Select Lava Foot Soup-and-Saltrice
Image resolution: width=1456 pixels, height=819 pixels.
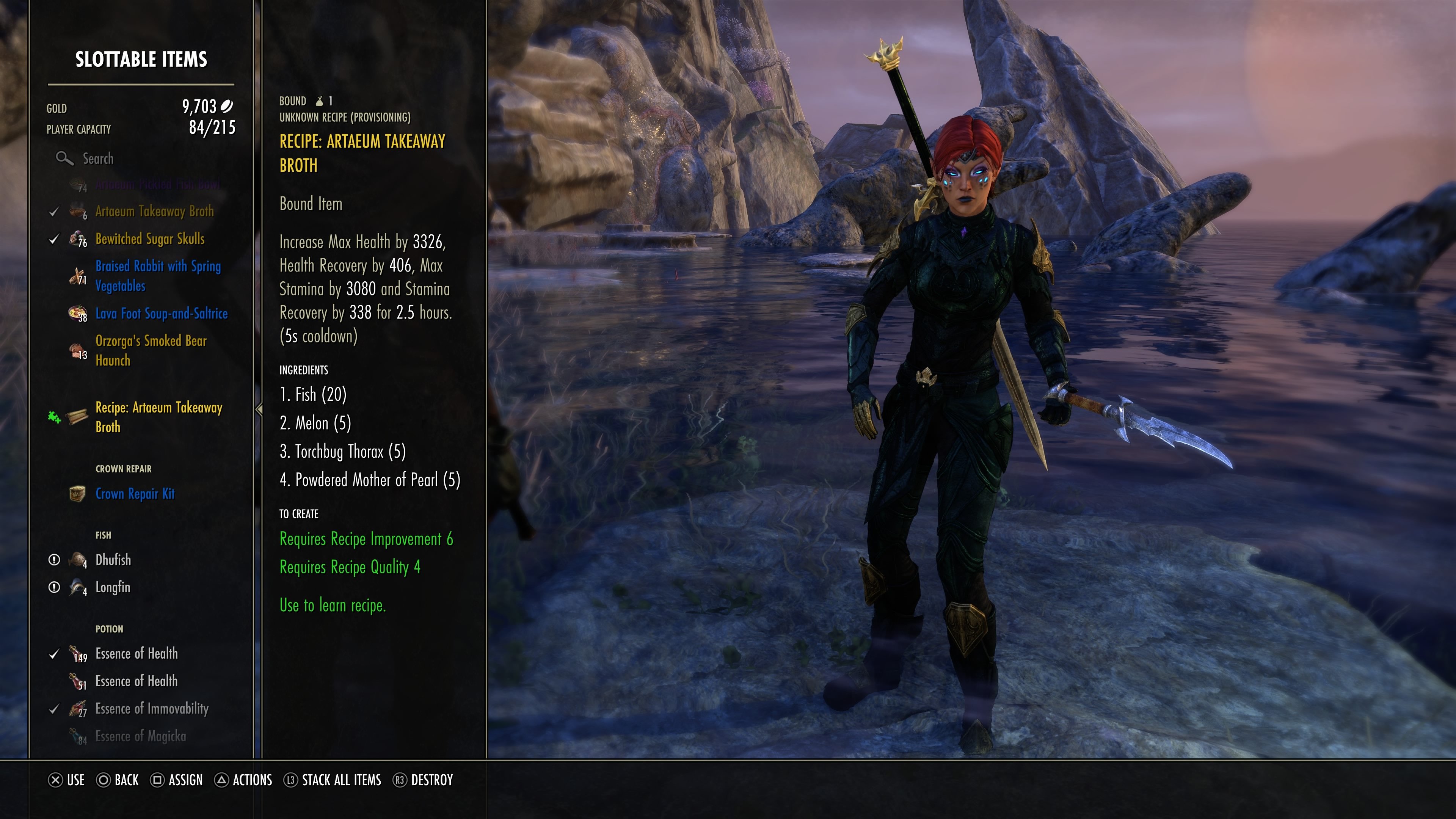tap(161, 314)
